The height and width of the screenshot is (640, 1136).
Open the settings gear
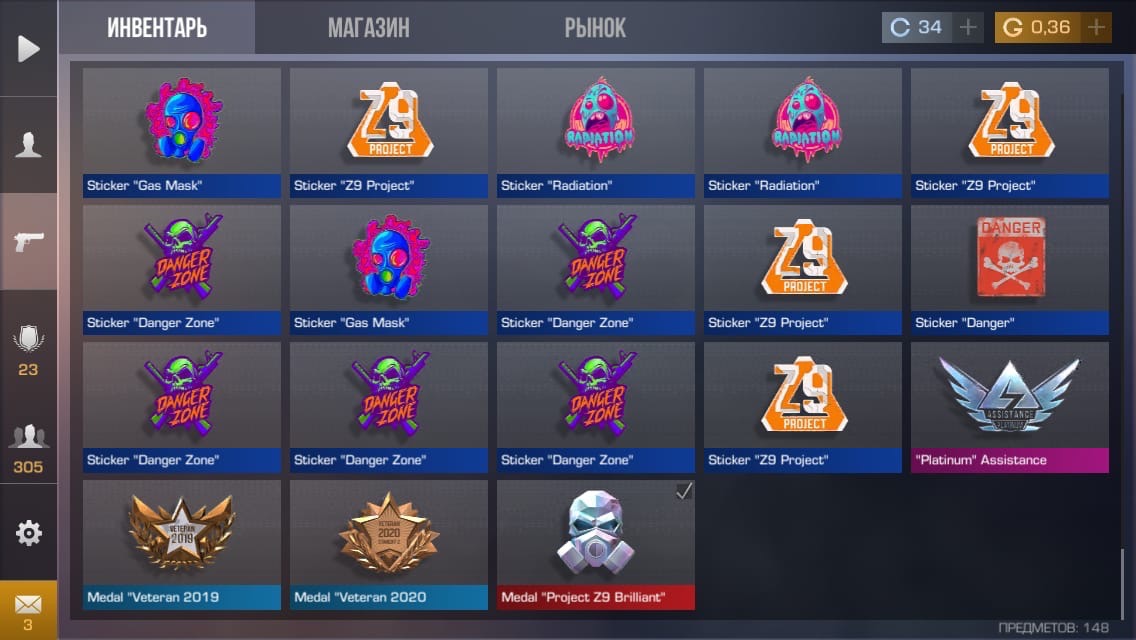(x=29, y=533)
